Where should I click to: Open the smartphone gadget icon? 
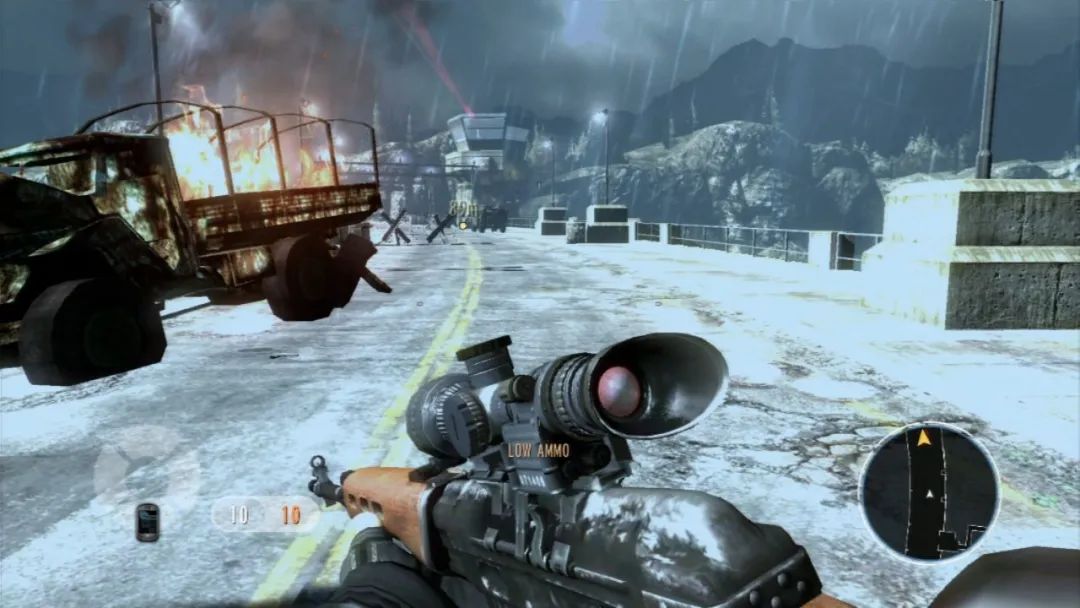pos(147,521)
